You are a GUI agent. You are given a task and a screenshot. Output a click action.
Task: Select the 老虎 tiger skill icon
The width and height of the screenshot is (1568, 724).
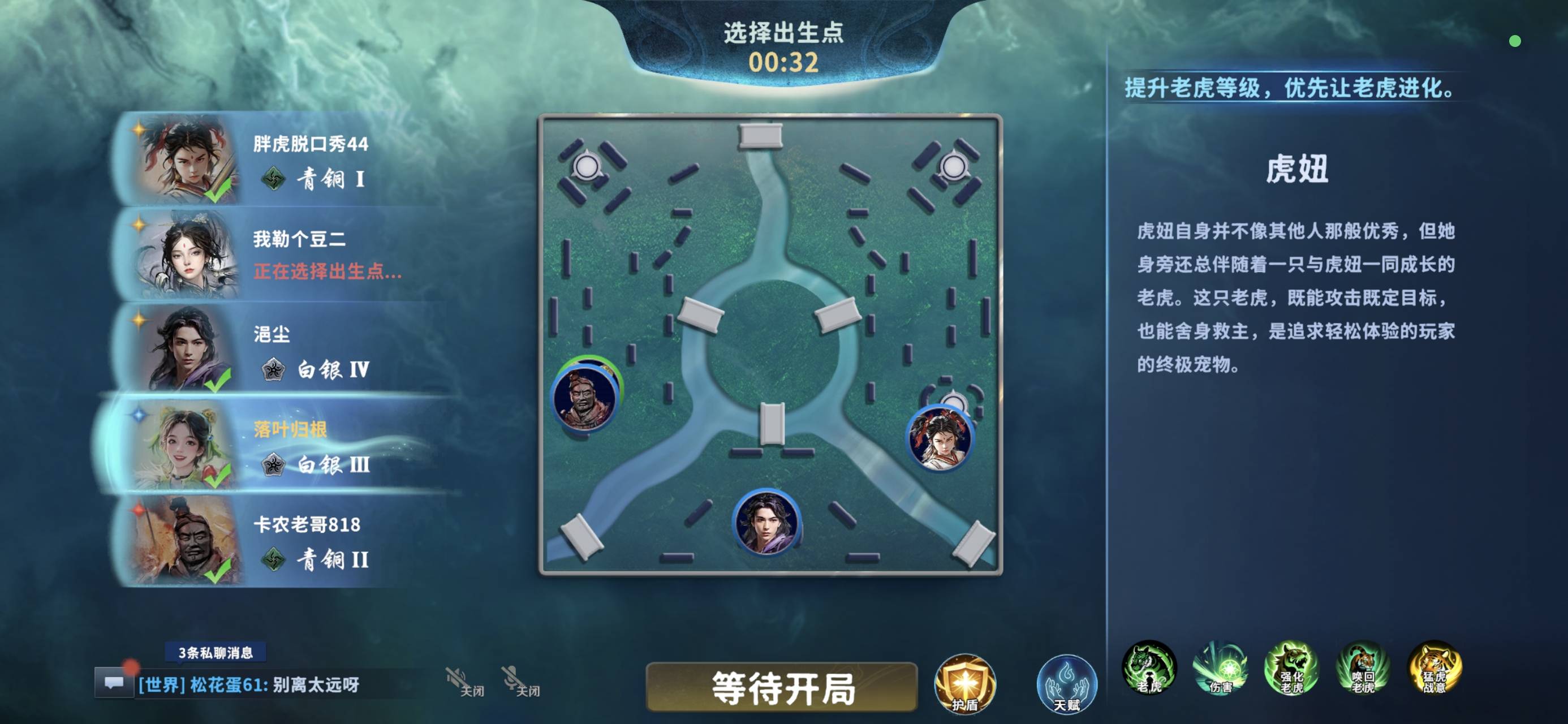point(1151,668)
